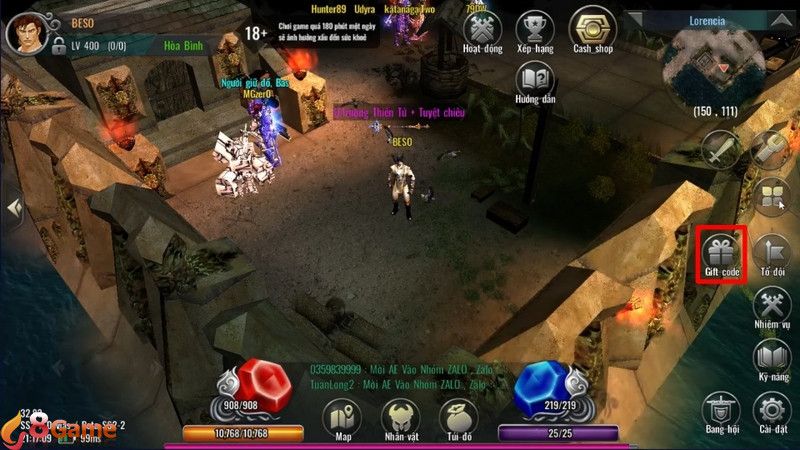This screenshot has height=450, width=800.
Task: Open the Hướng dẫn guide book
Action: [x=538, y=80]
